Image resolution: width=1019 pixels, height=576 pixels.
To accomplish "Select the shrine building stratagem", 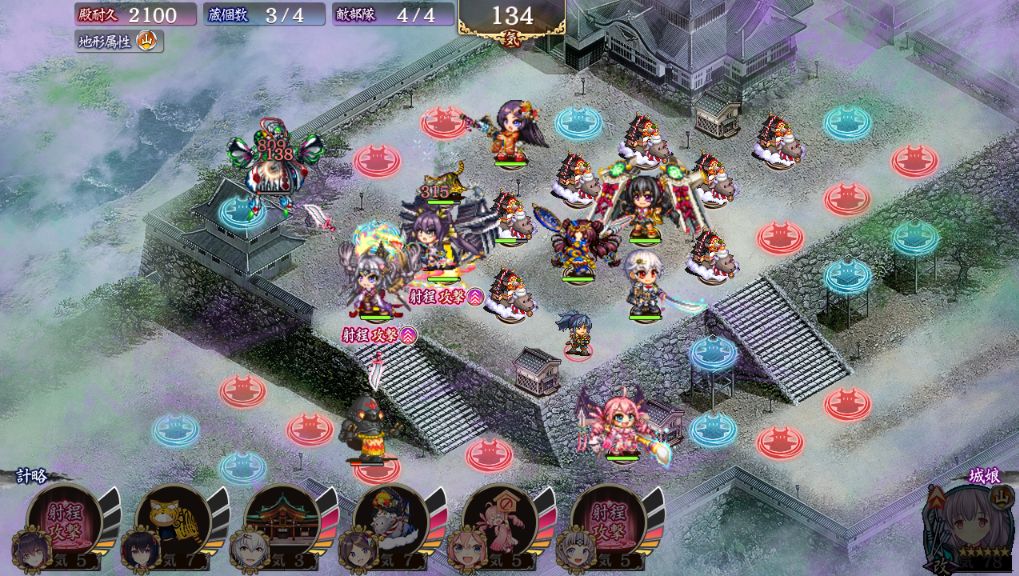I will 279,522.
